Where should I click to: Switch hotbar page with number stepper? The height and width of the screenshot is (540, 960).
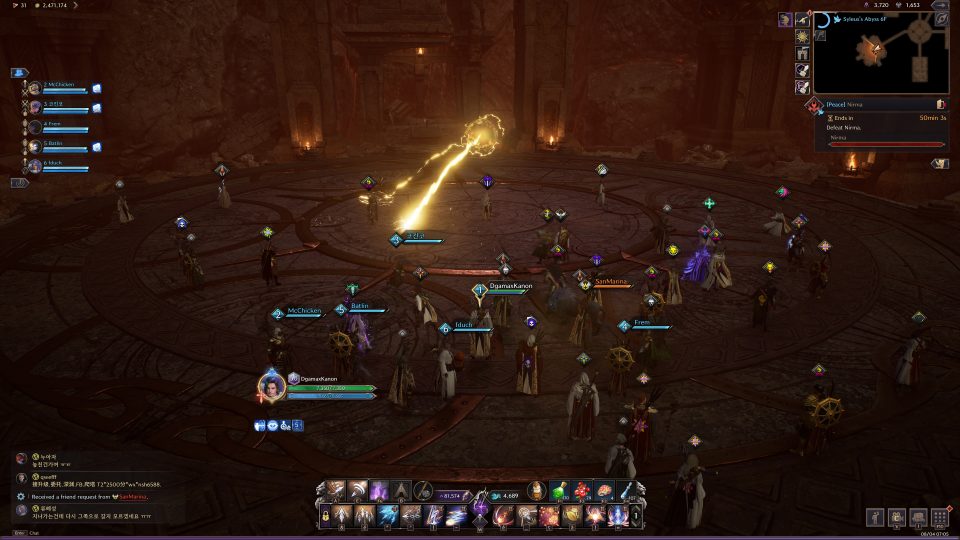638,516
